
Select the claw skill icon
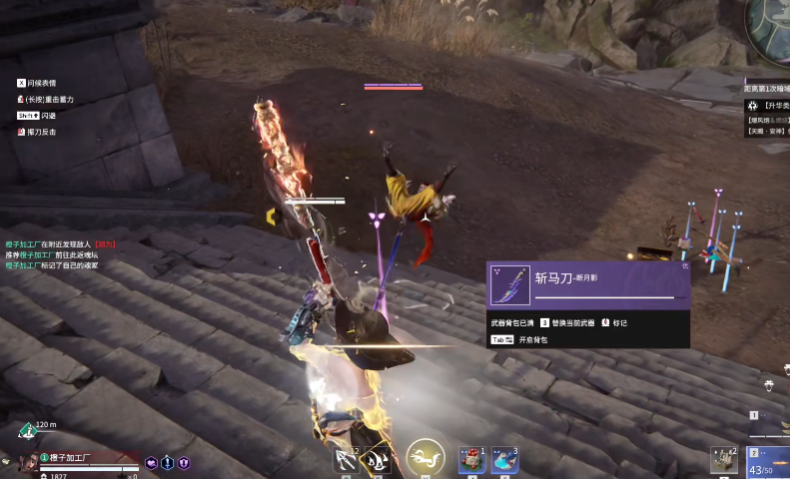pyautogui.click(x=377, y=461)
